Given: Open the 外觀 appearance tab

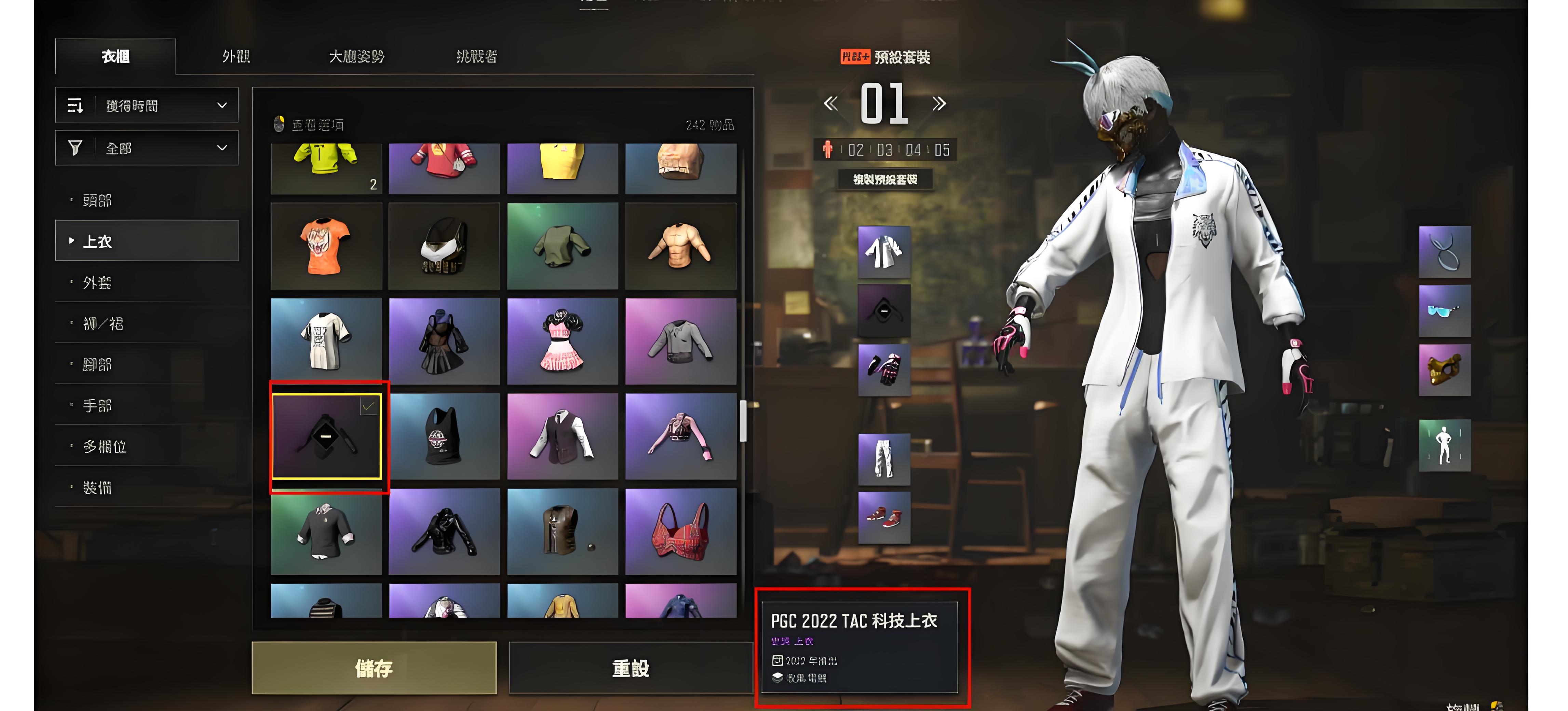Looking at the screenshot, I should coord(236,57).
